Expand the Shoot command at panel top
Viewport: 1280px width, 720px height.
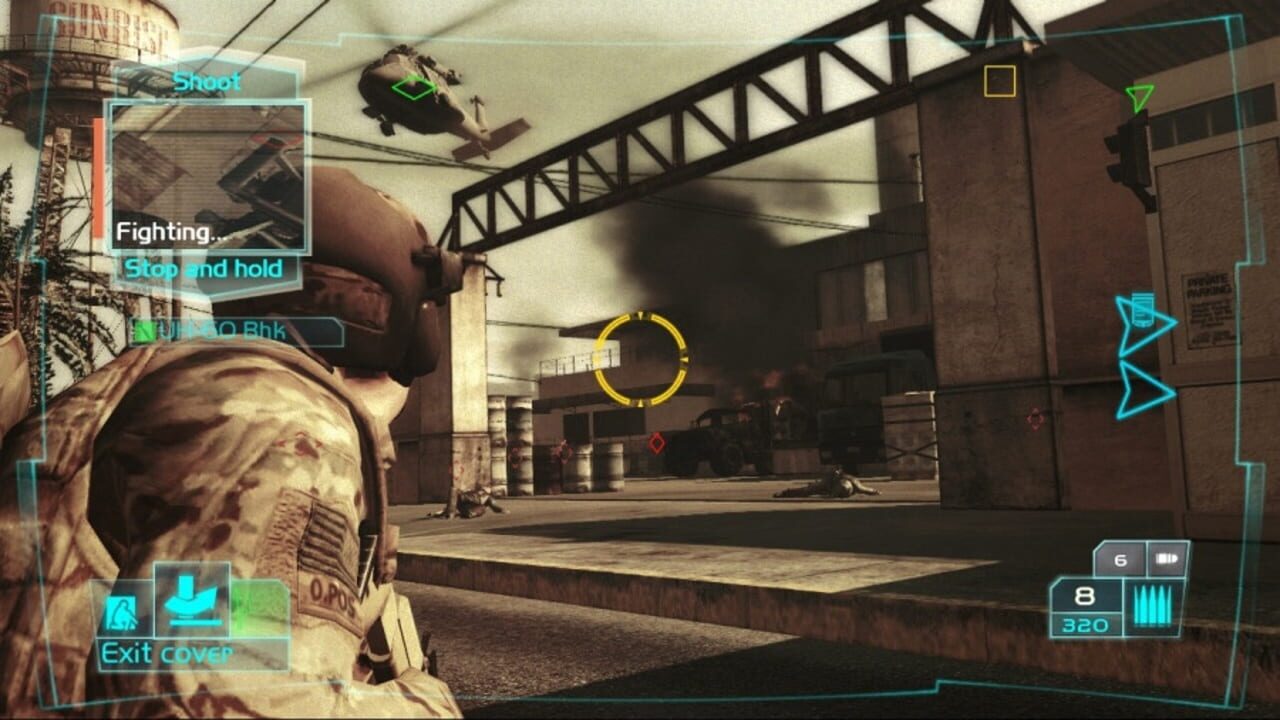point(207,82)
